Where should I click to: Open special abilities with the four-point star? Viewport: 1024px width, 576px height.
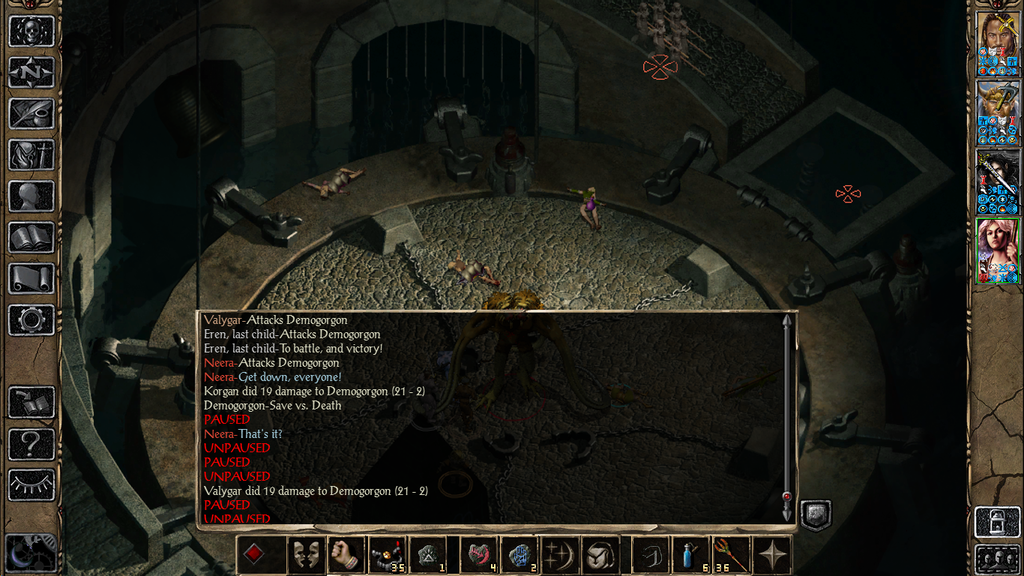tap(771, 554)
